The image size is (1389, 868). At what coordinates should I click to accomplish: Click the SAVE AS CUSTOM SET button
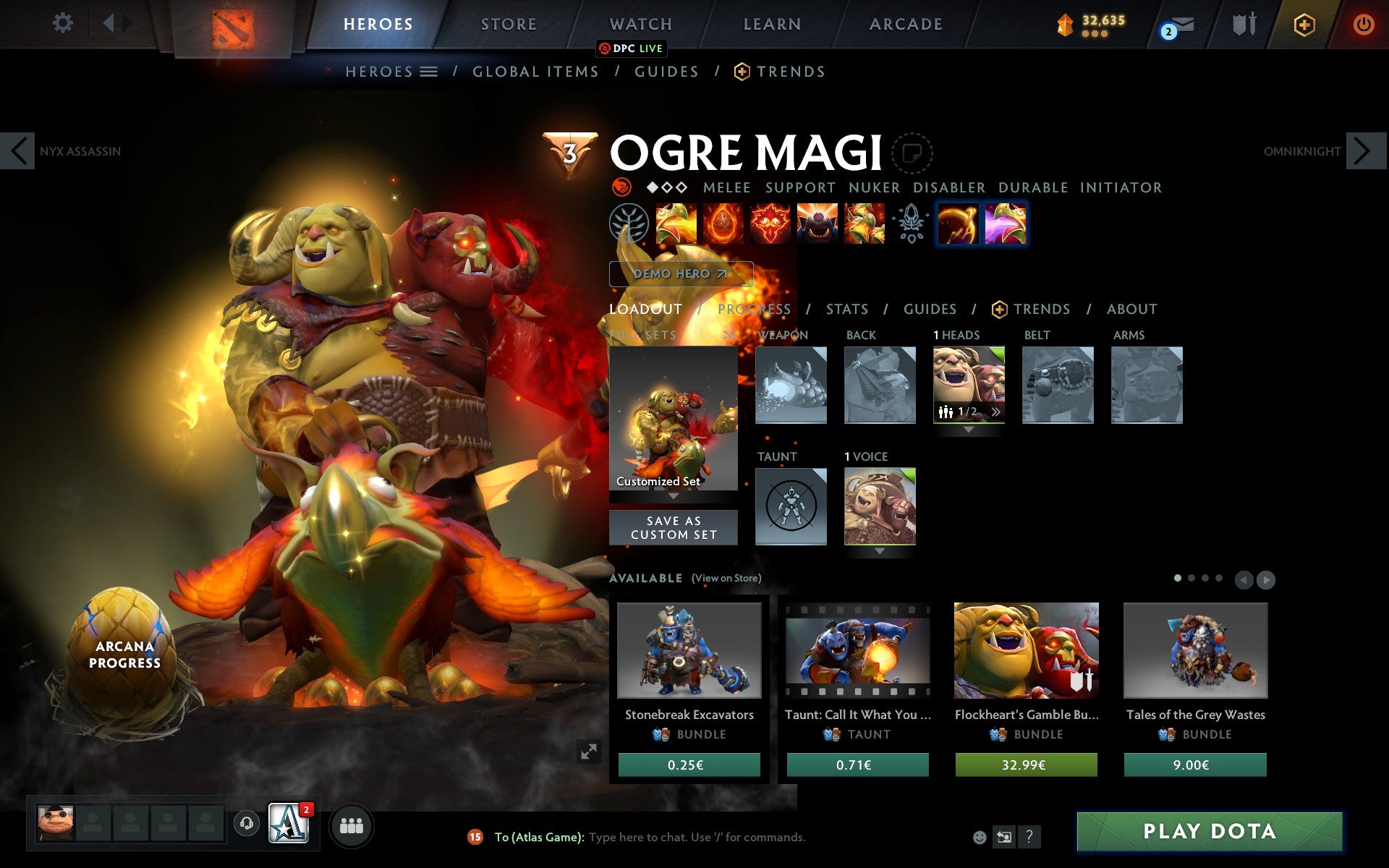(674, 527)
